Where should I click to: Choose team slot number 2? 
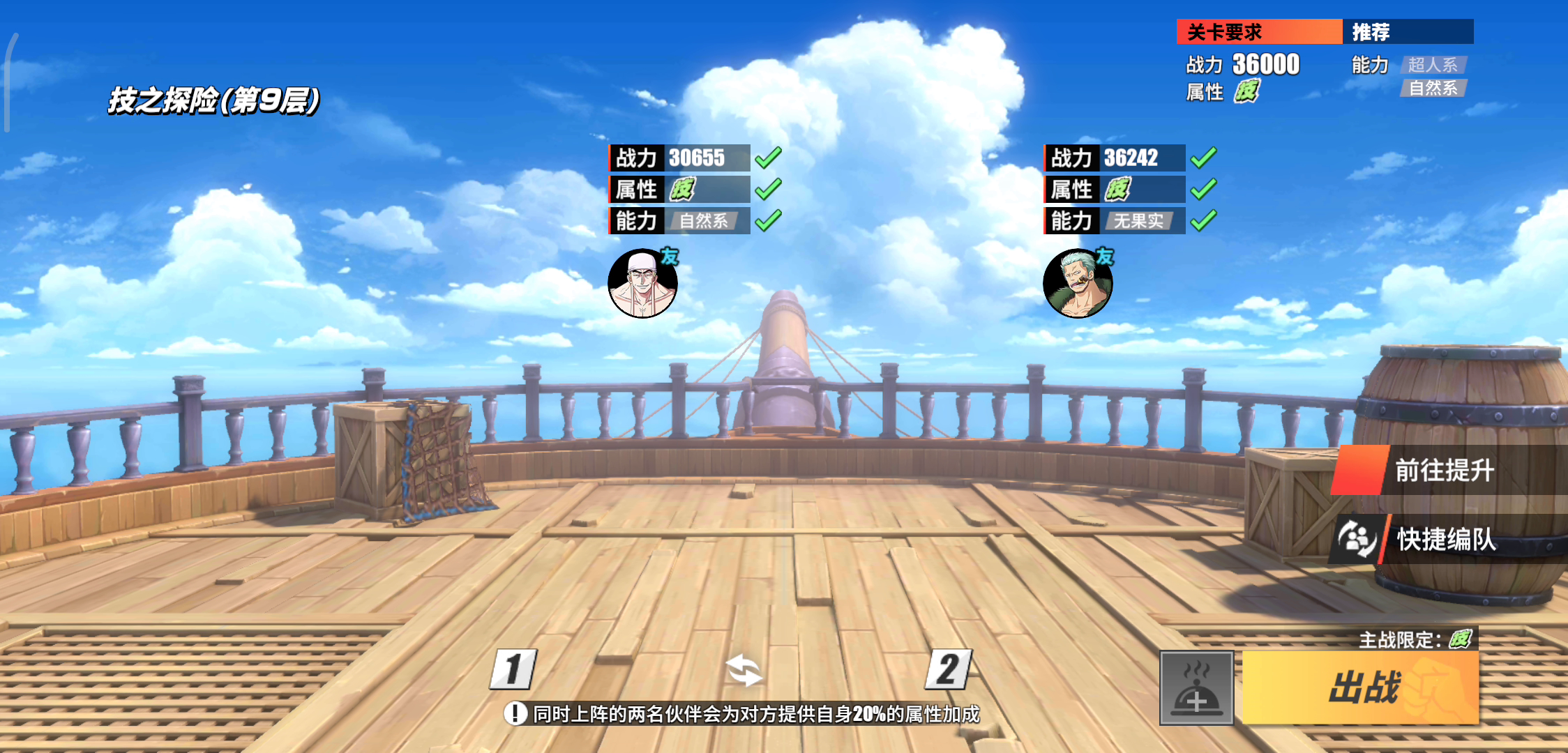tap(948, 670)
